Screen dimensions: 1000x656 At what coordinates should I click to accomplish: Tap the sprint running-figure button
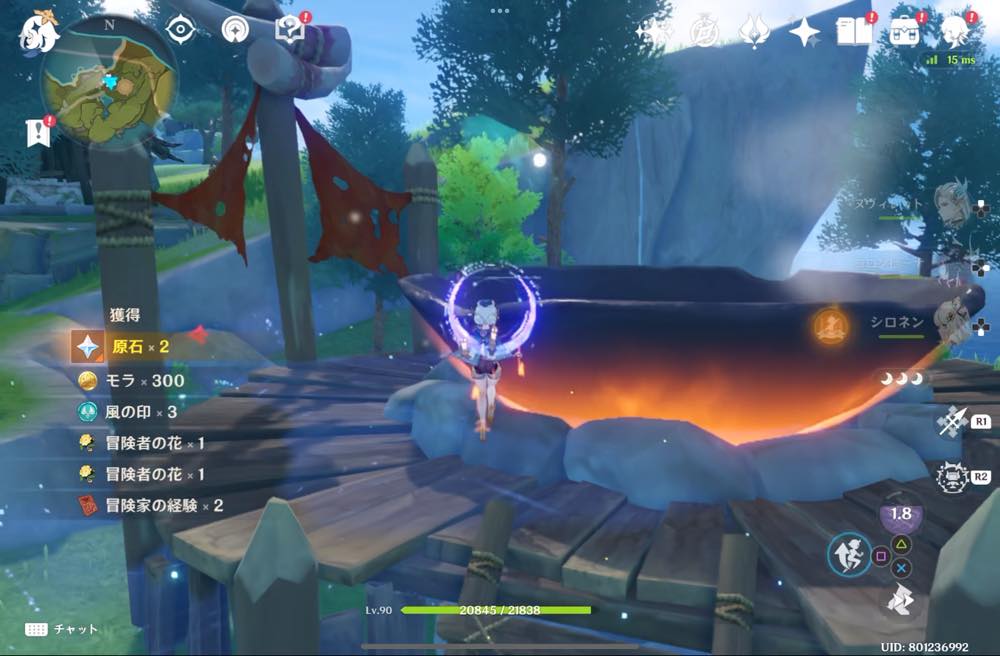pyautogui.click(x=848, y=553)
